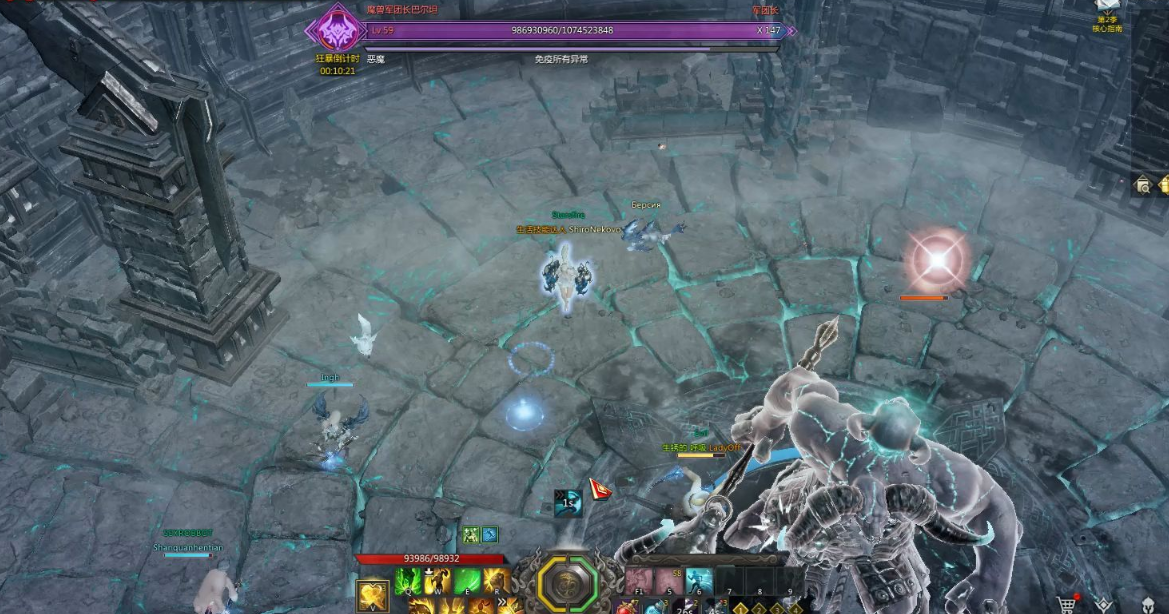
Task: Open the helmet character menu icon
Action: [x=1140, y=605]
